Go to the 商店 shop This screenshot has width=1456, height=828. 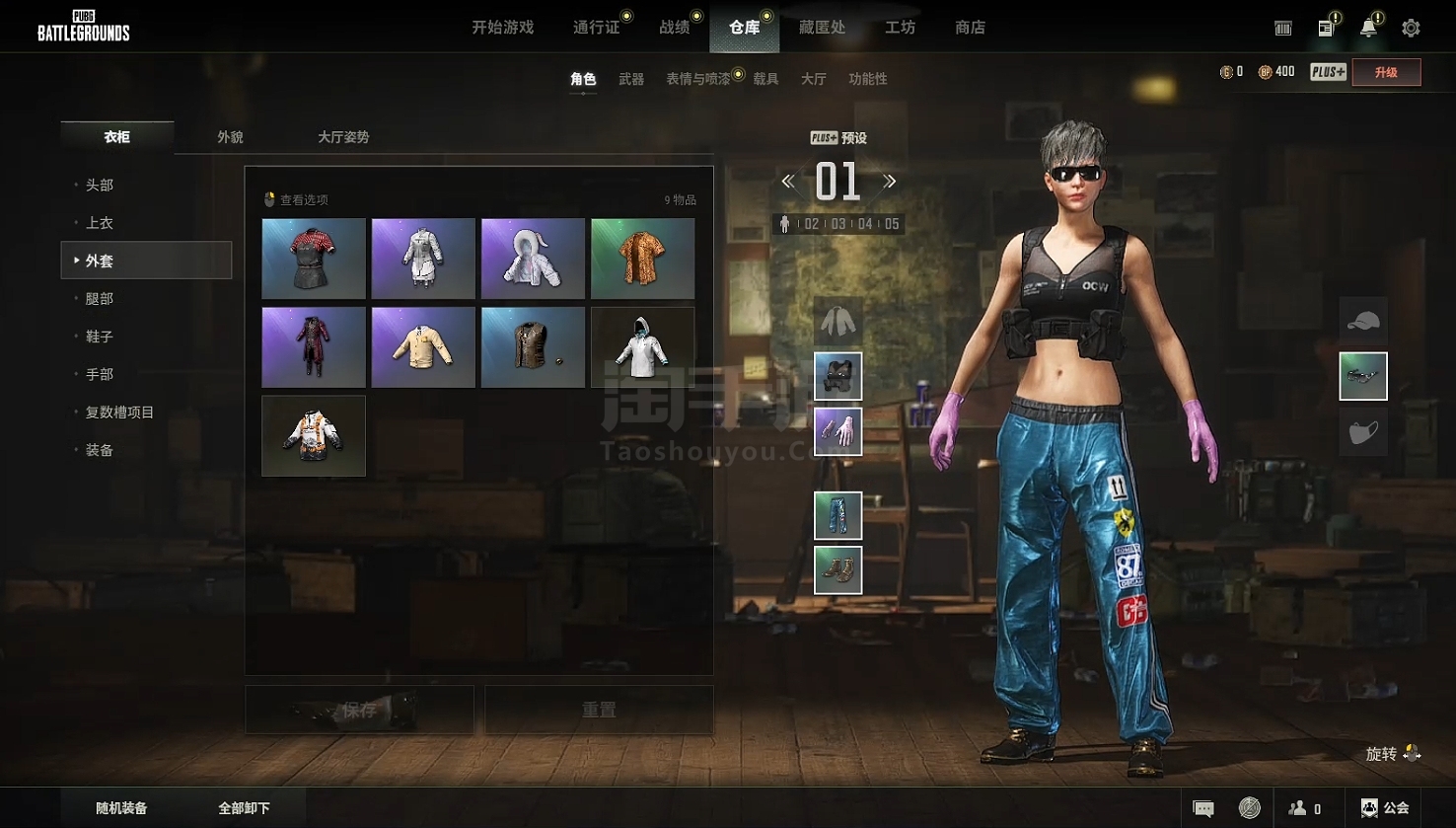[970, 28]
